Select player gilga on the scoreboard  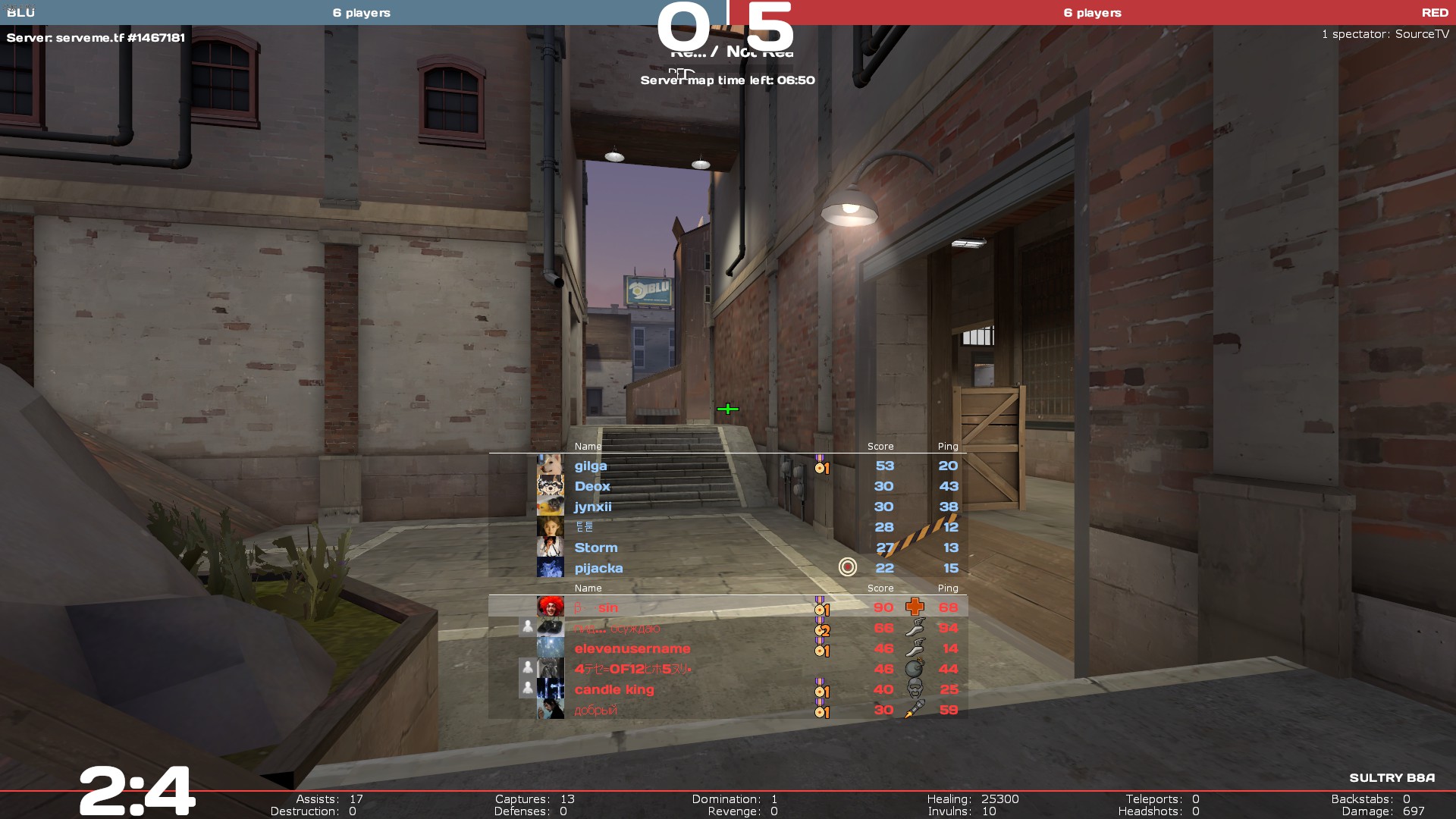pos(591,466)
